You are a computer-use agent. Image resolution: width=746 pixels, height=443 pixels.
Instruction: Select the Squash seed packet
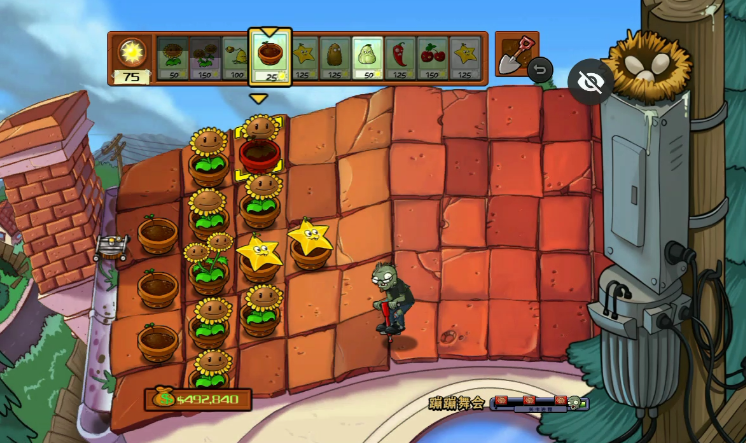tap(367, 58)
